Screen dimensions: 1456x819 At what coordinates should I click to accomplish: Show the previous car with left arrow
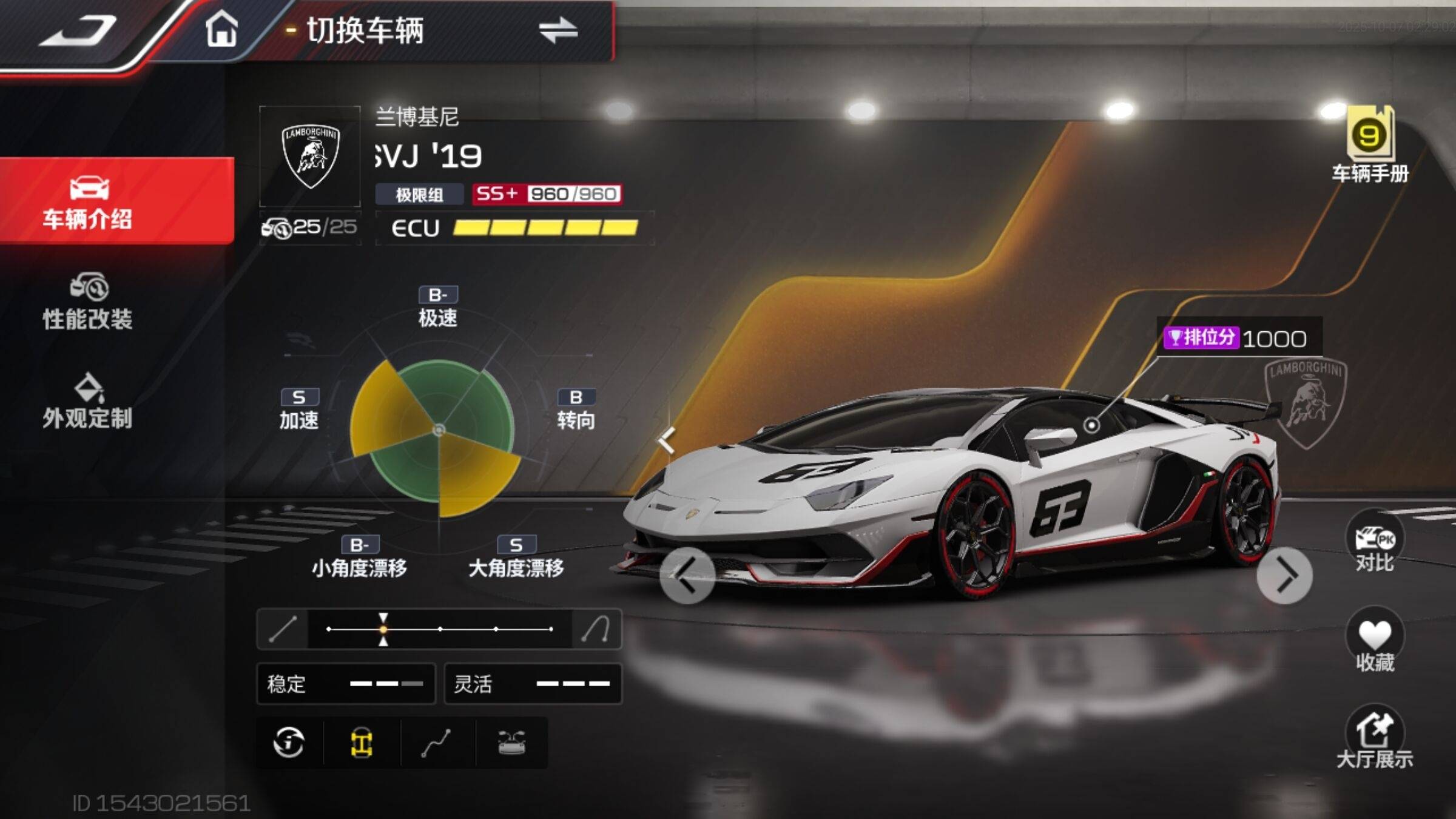687,575
